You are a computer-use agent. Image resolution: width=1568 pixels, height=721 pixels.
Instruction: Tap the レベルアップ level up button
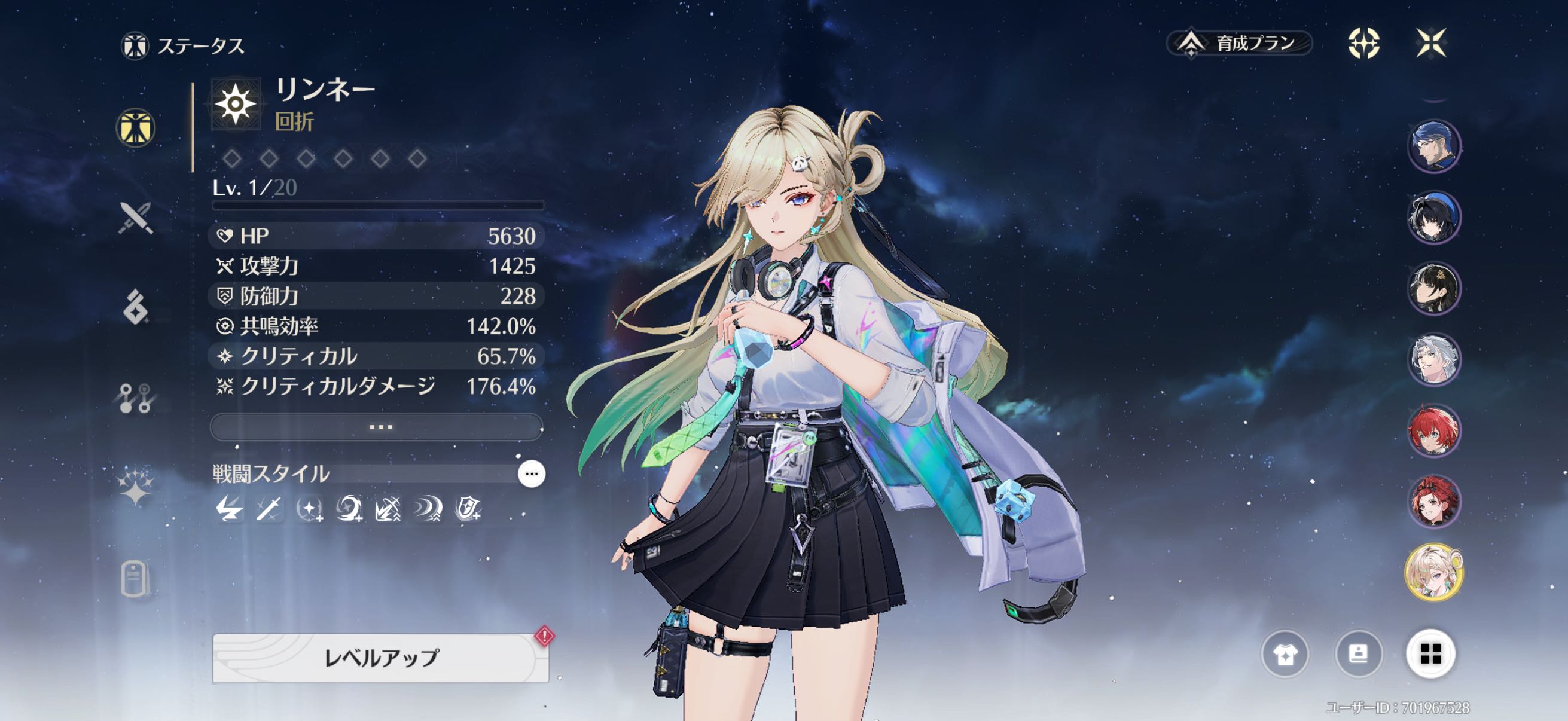click(380, 658)
